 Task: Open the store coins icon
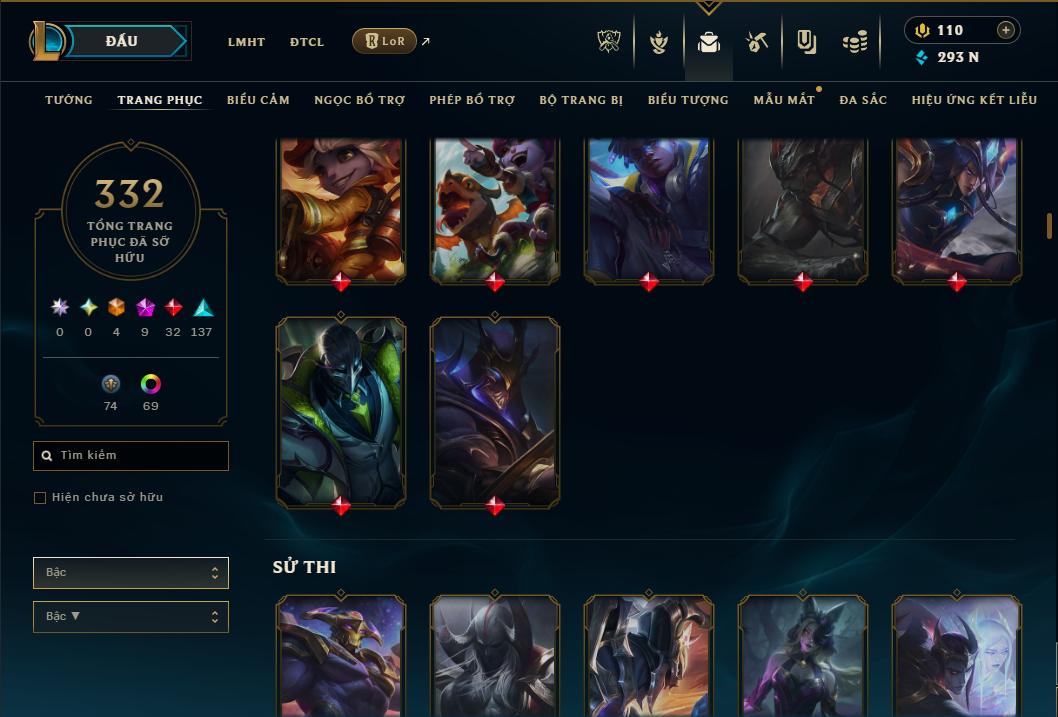pos(854,42)
